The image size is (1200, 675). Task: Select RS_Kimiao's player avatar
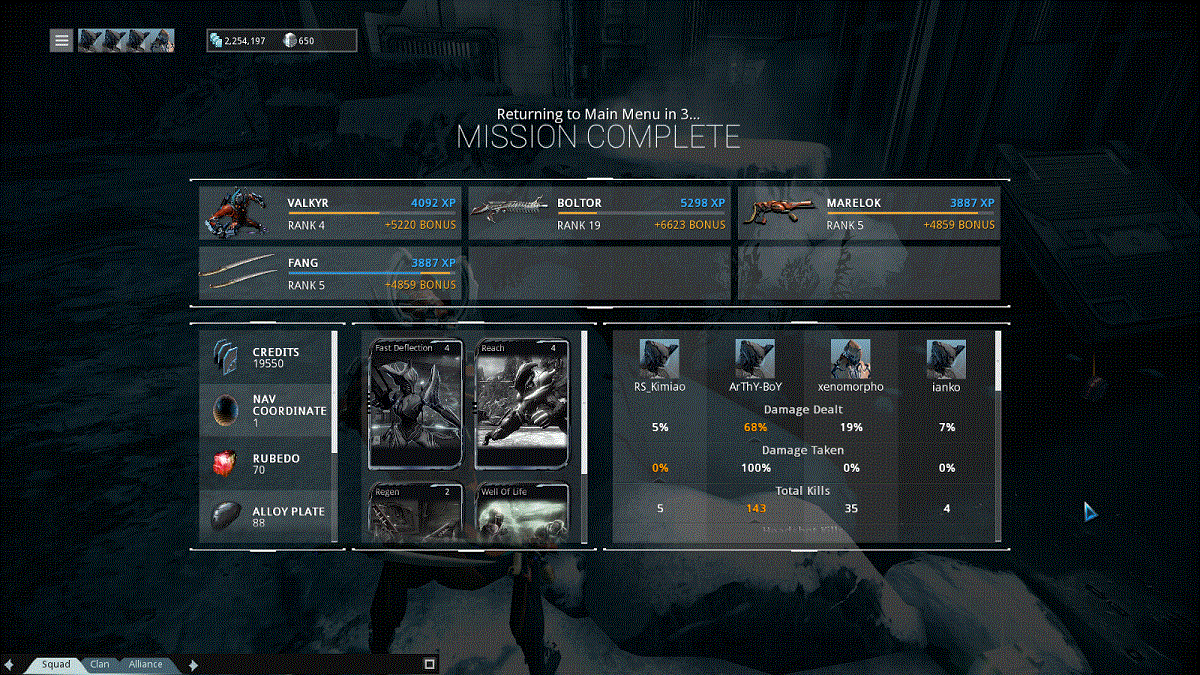point(660,359)
